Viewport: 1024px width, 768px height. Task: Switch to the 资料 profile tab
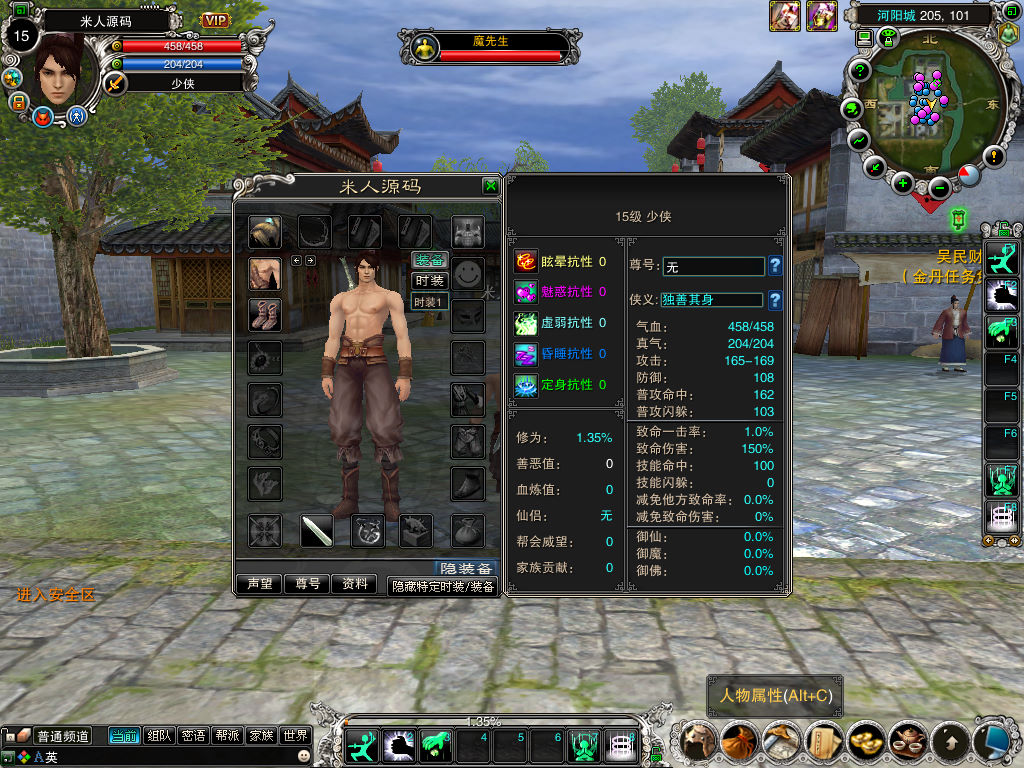[354, 584]
